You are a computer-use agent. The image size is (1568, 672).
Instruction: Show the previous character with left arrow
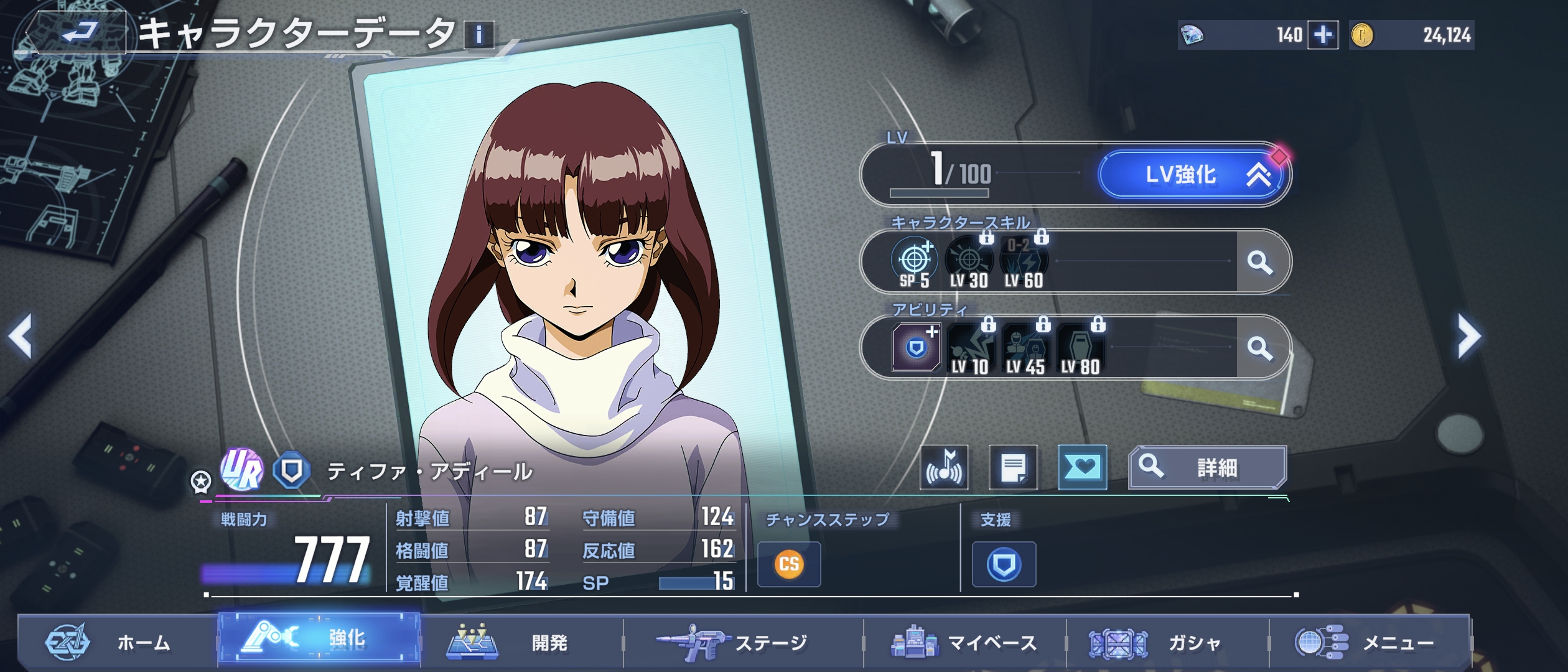coord(21,336)
